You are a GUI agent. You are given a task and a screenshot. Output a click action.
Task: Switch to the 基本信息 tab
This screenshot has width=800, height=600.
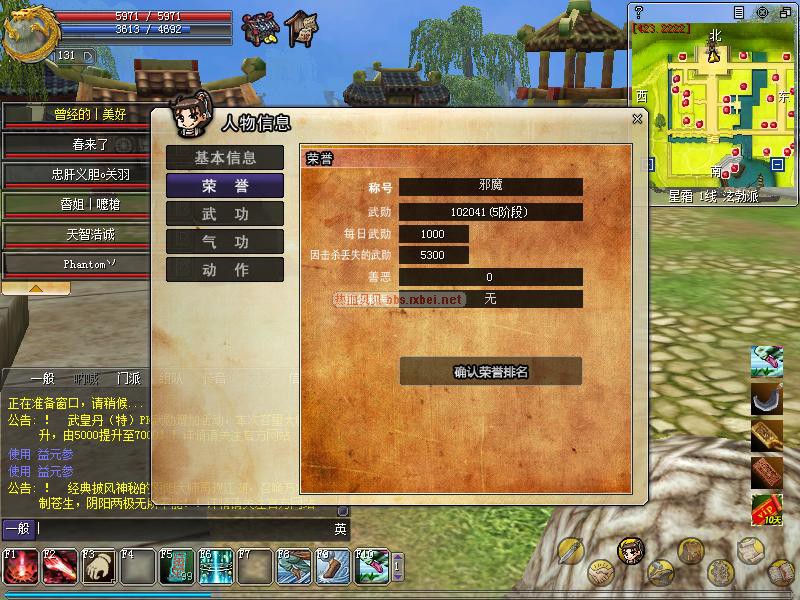click(224, 158)
